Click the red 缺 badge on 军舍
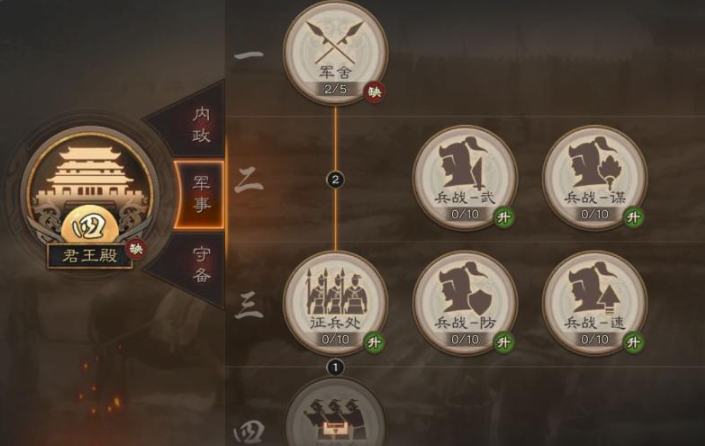The height and width of the screenshot is (446, 705). pyautogui.click(x=376, y=91)
